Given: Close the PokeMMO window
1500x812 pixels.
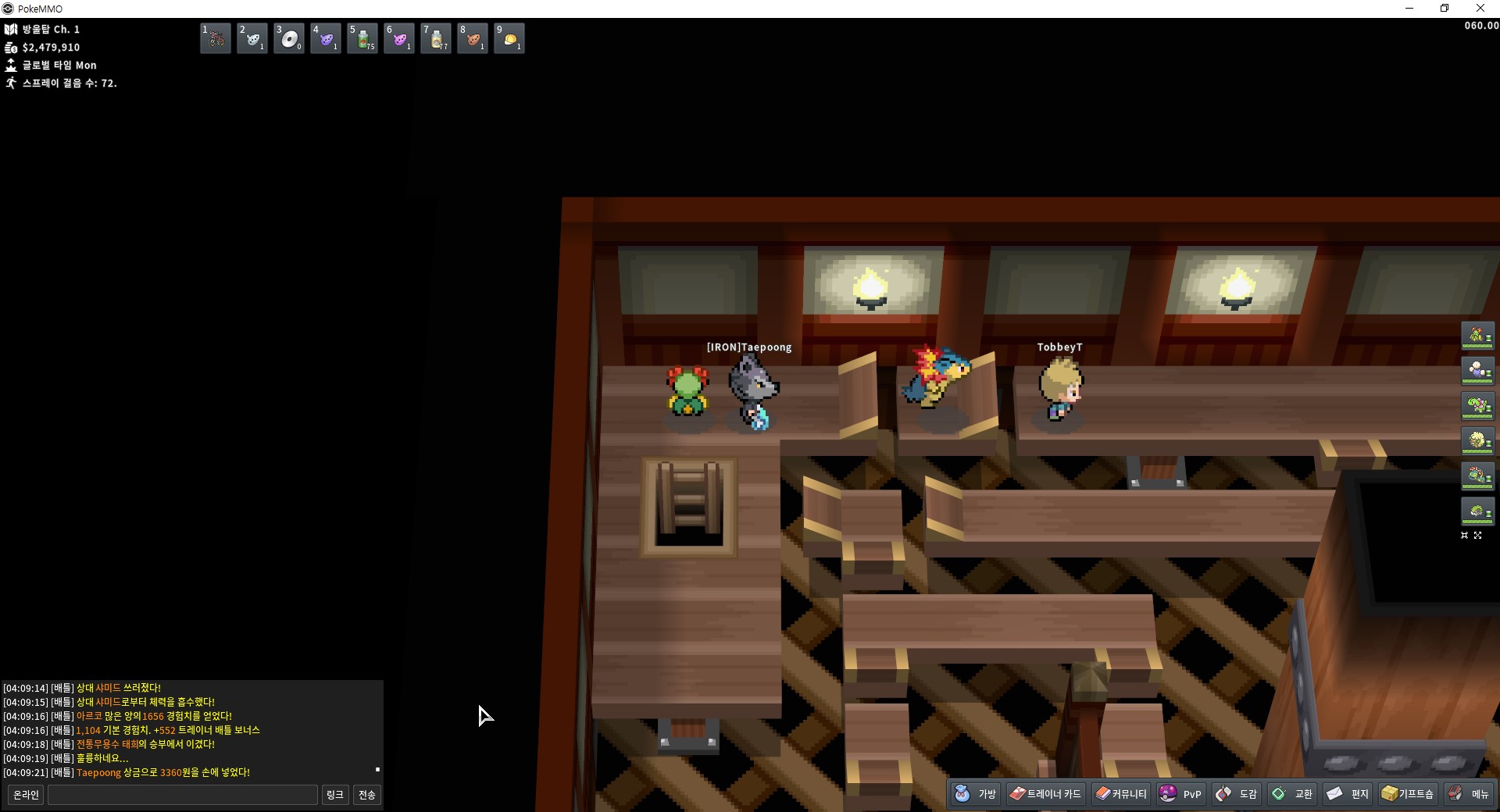Looking at the screenshot, I should click(1480, 9).
